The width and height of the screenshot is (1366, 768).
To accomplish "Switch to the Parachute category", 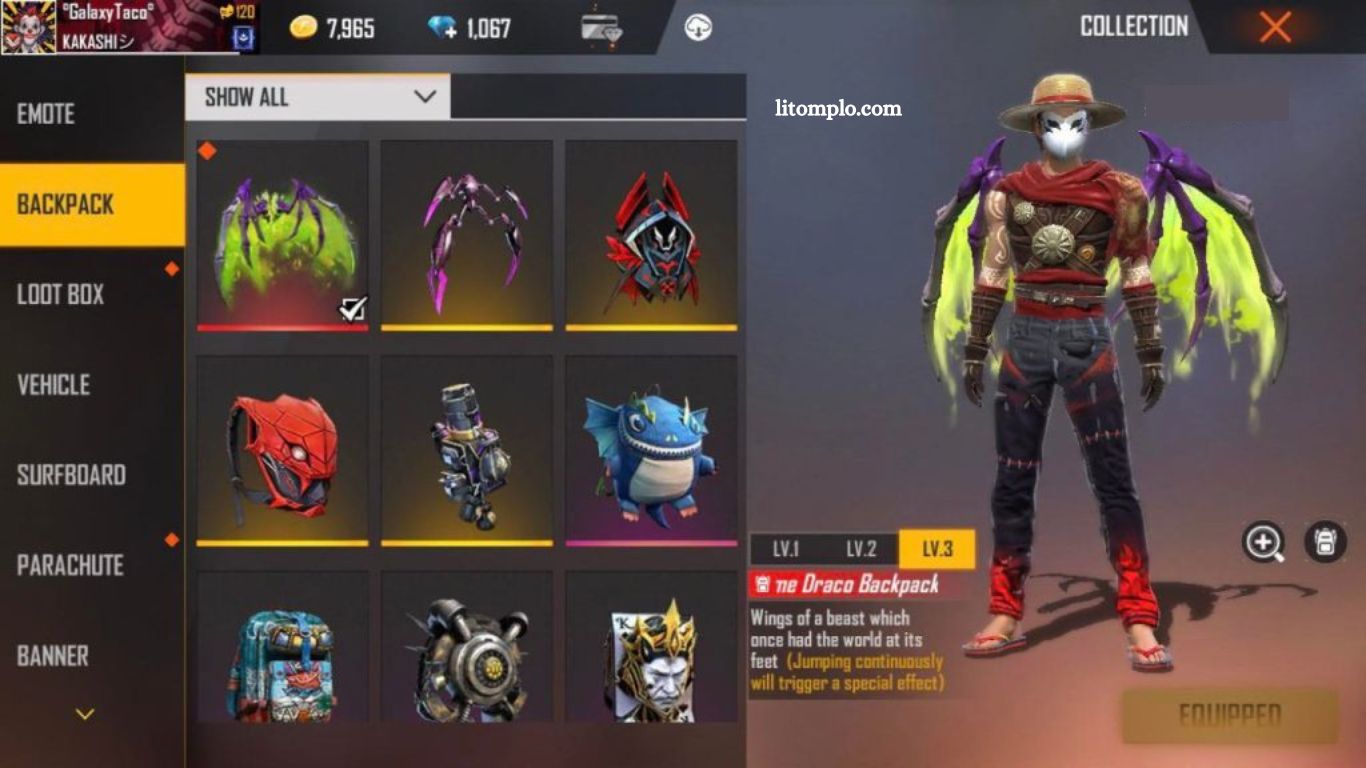I will point(70,565).
